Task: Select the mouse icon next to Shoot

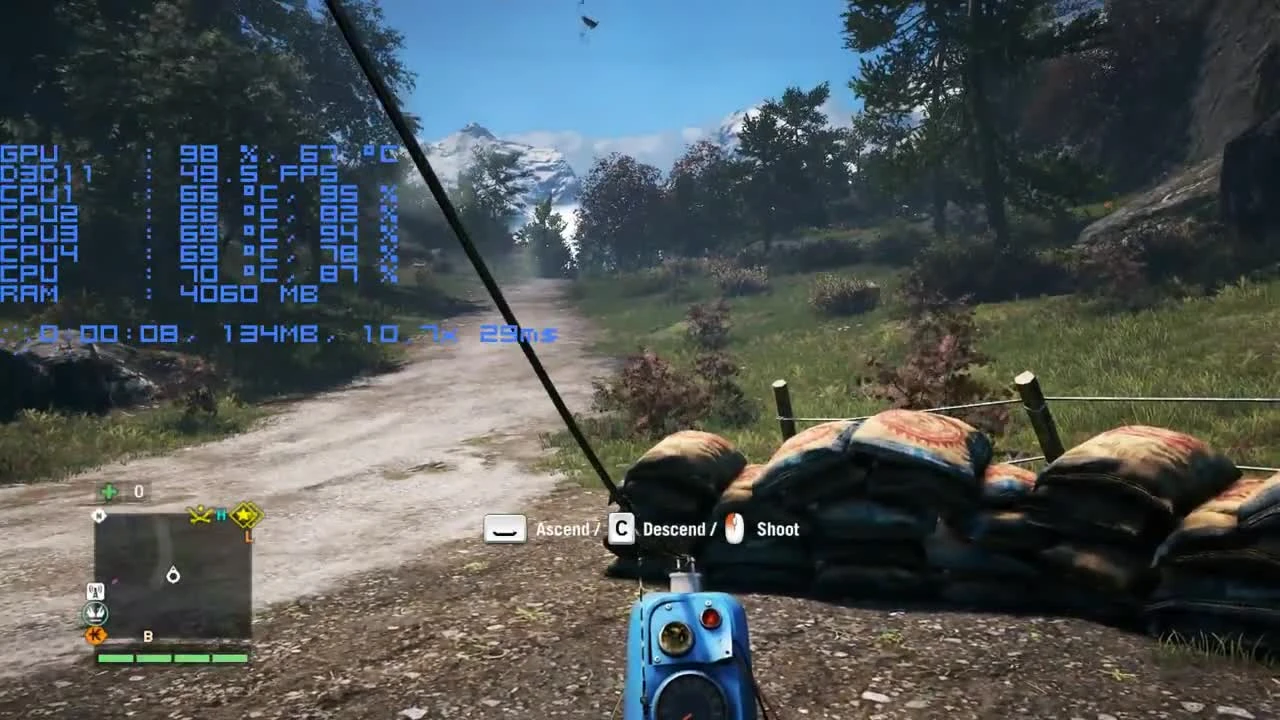Action: 736,528
